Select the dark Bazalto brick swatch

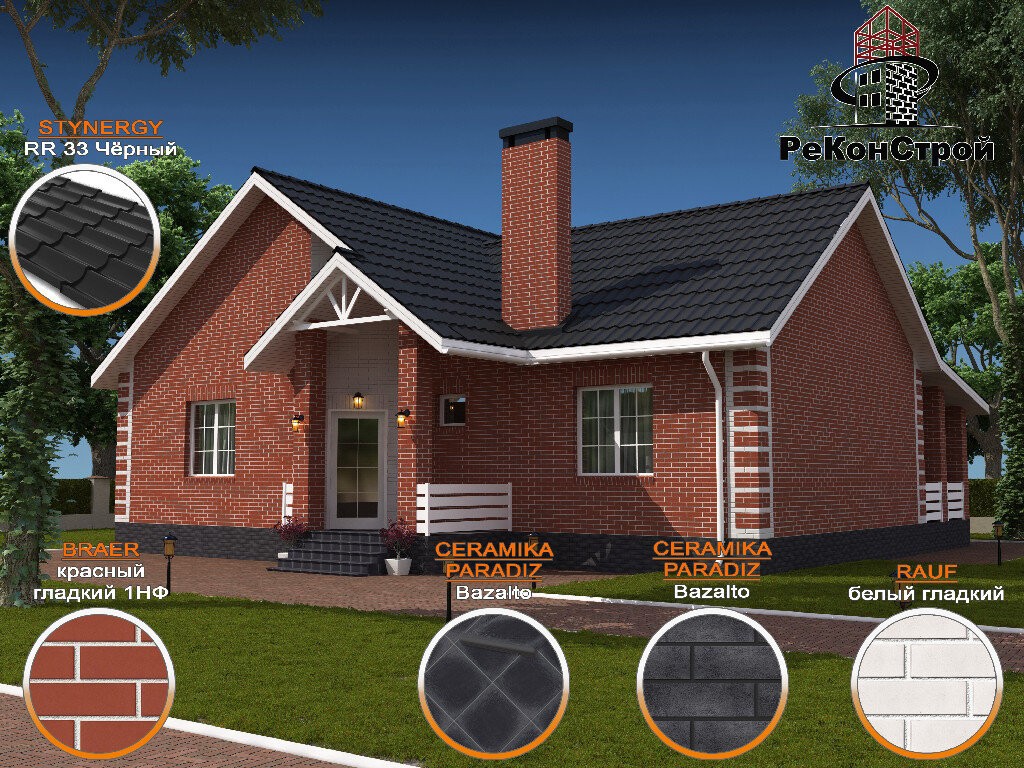coord(712,682)
